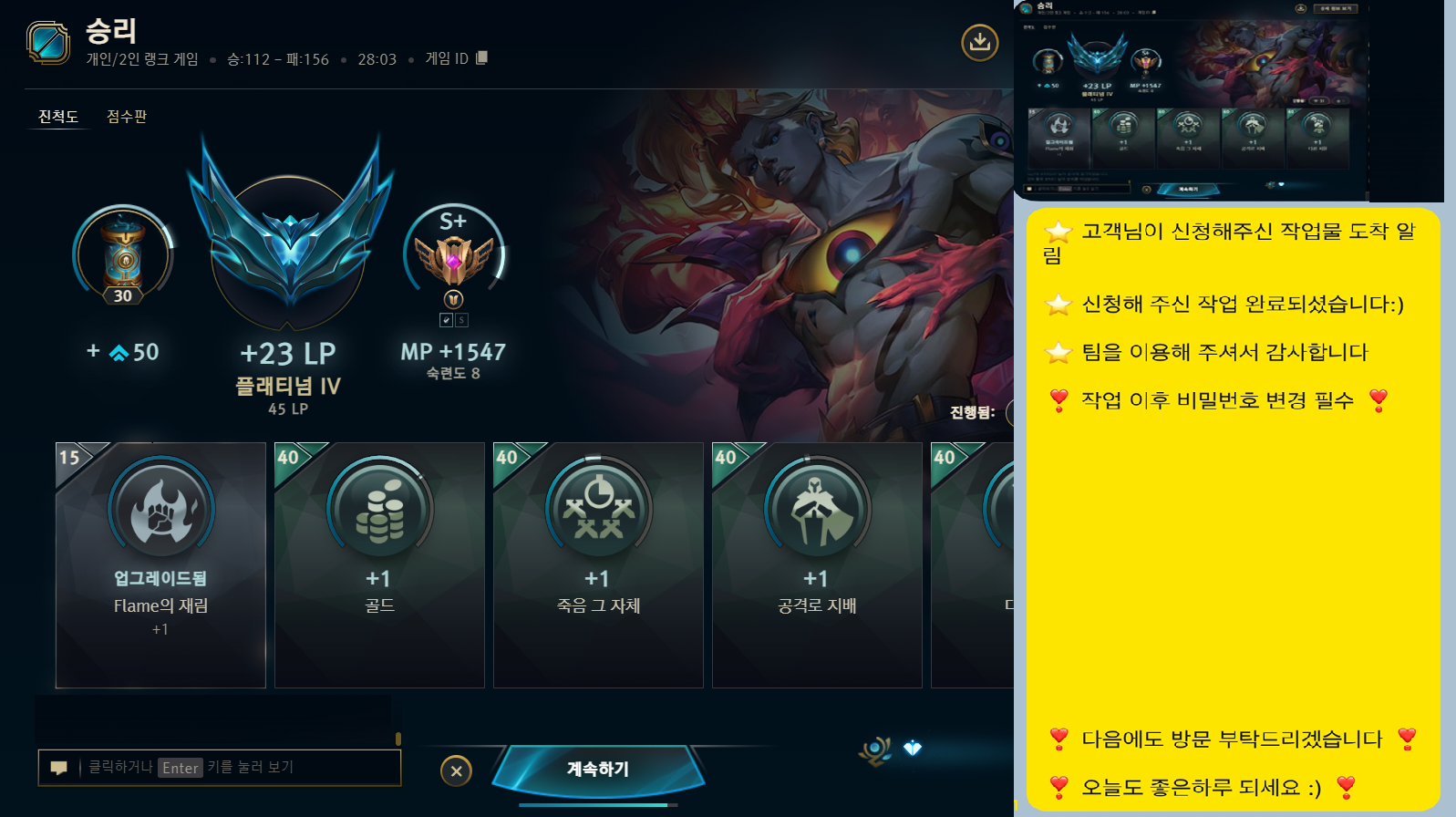The image size is (1456, 817).
Task: Toggle the checkmark box under the S+ badge
Action: point(448,320)
